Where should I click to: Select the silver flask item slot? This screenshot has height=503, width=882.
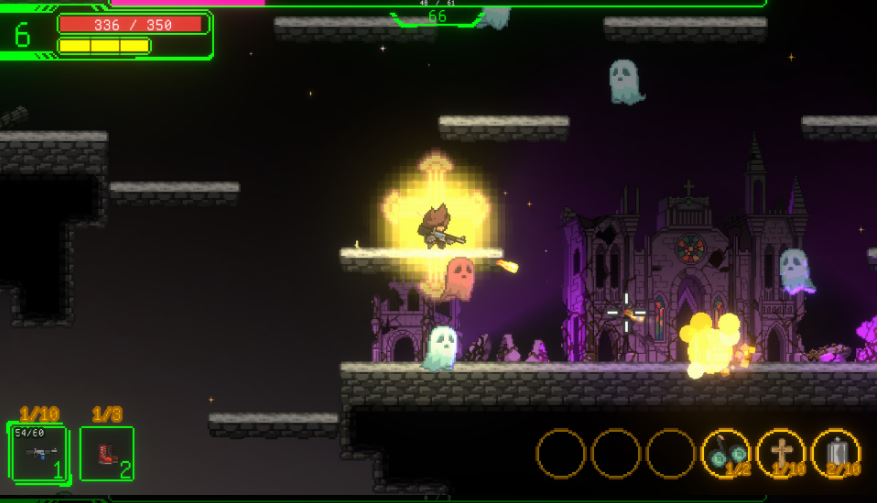pyautogui.click(x=836, y=453)
